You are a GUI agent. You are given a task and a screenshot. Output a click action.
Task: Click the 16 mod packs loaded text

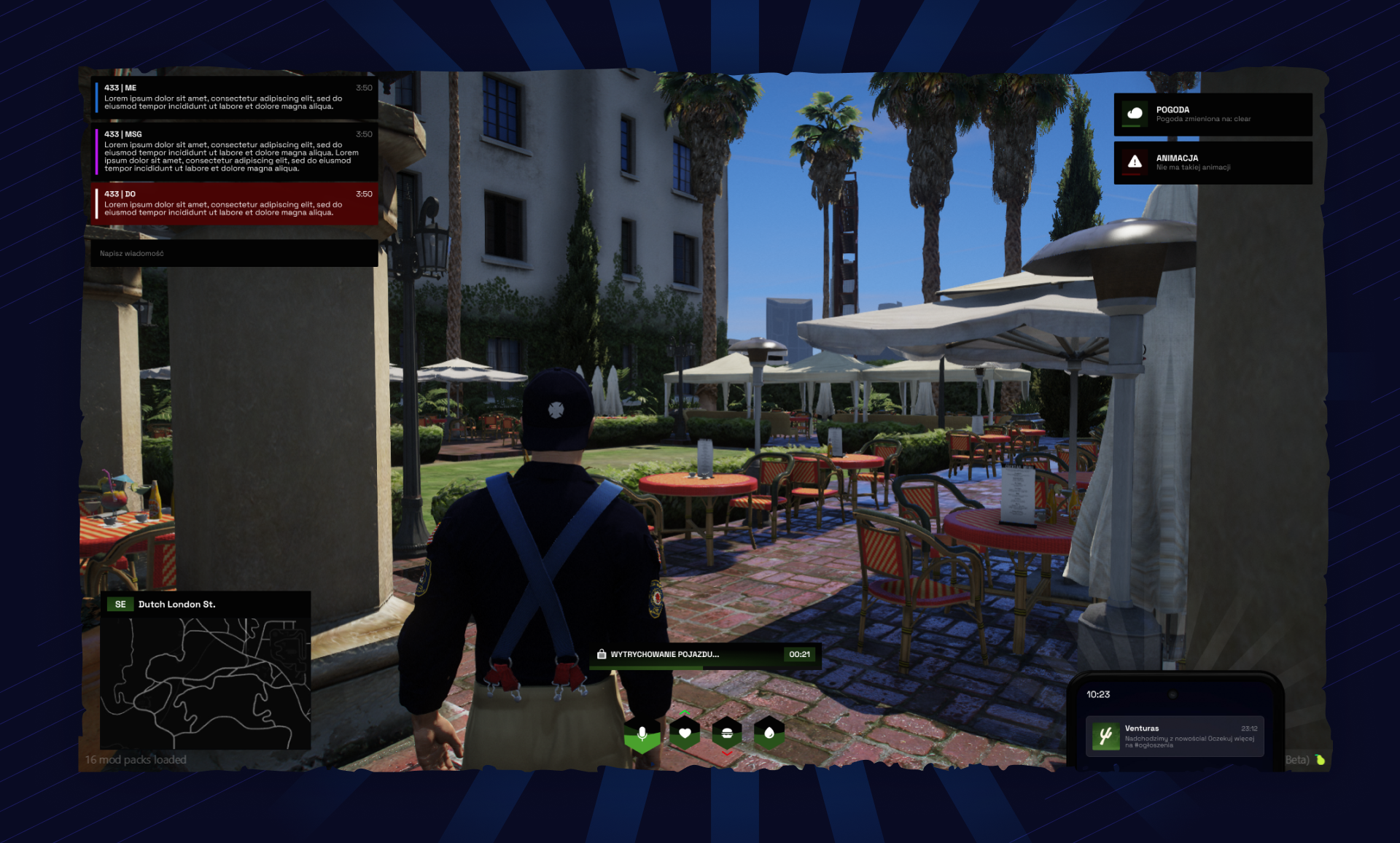pyautogui.click(x=136, y=759)
